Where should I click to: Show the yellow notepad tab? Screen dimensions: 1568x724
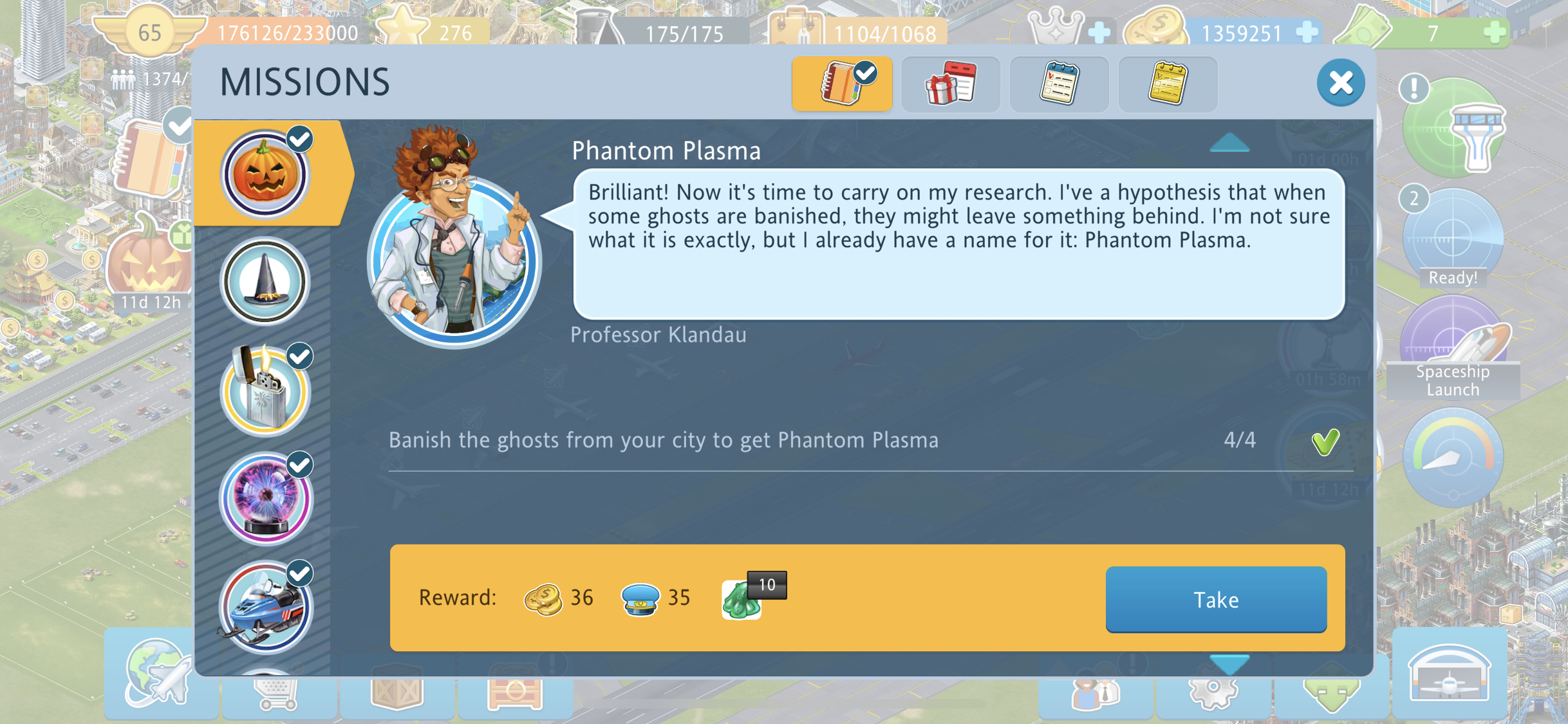point(1168,84)
